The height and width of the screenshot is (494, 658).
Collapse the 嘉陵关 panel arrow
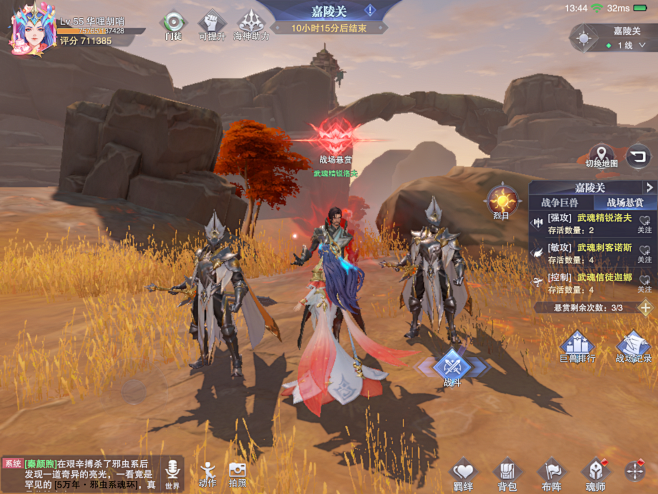649,187
